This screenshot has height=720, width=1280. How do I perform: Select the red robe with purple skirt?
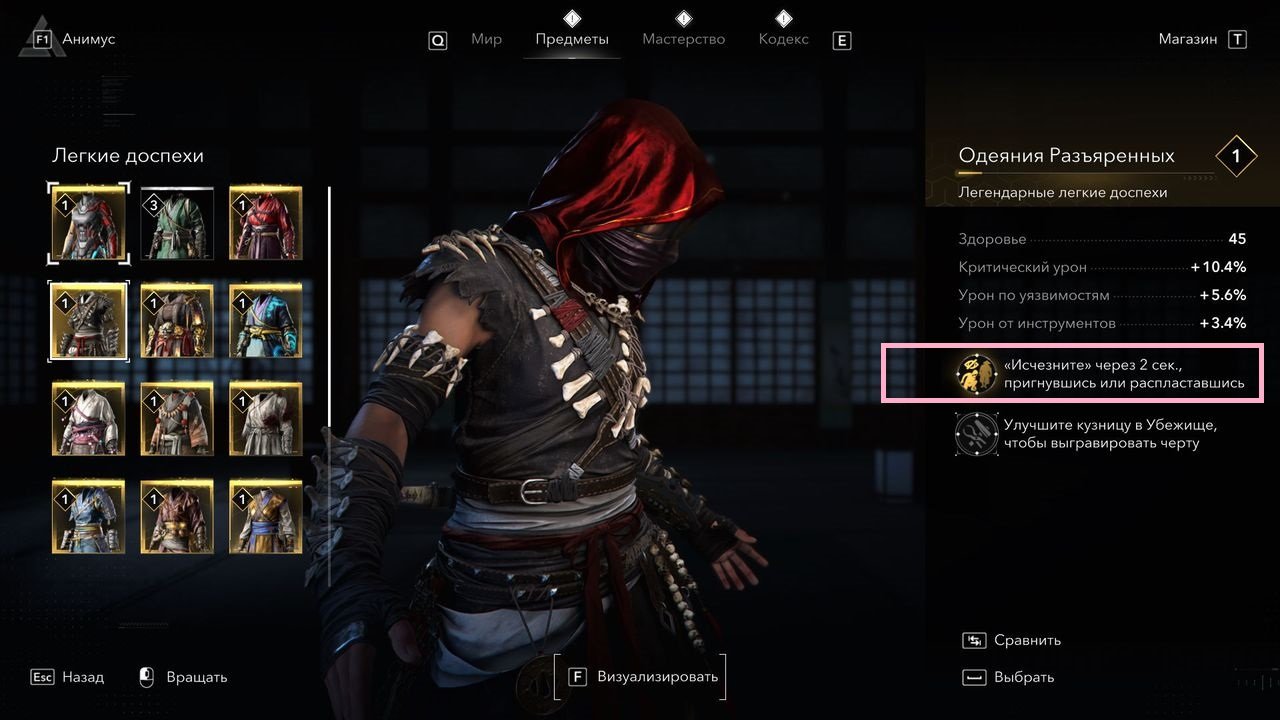click(x=266, y=223)
